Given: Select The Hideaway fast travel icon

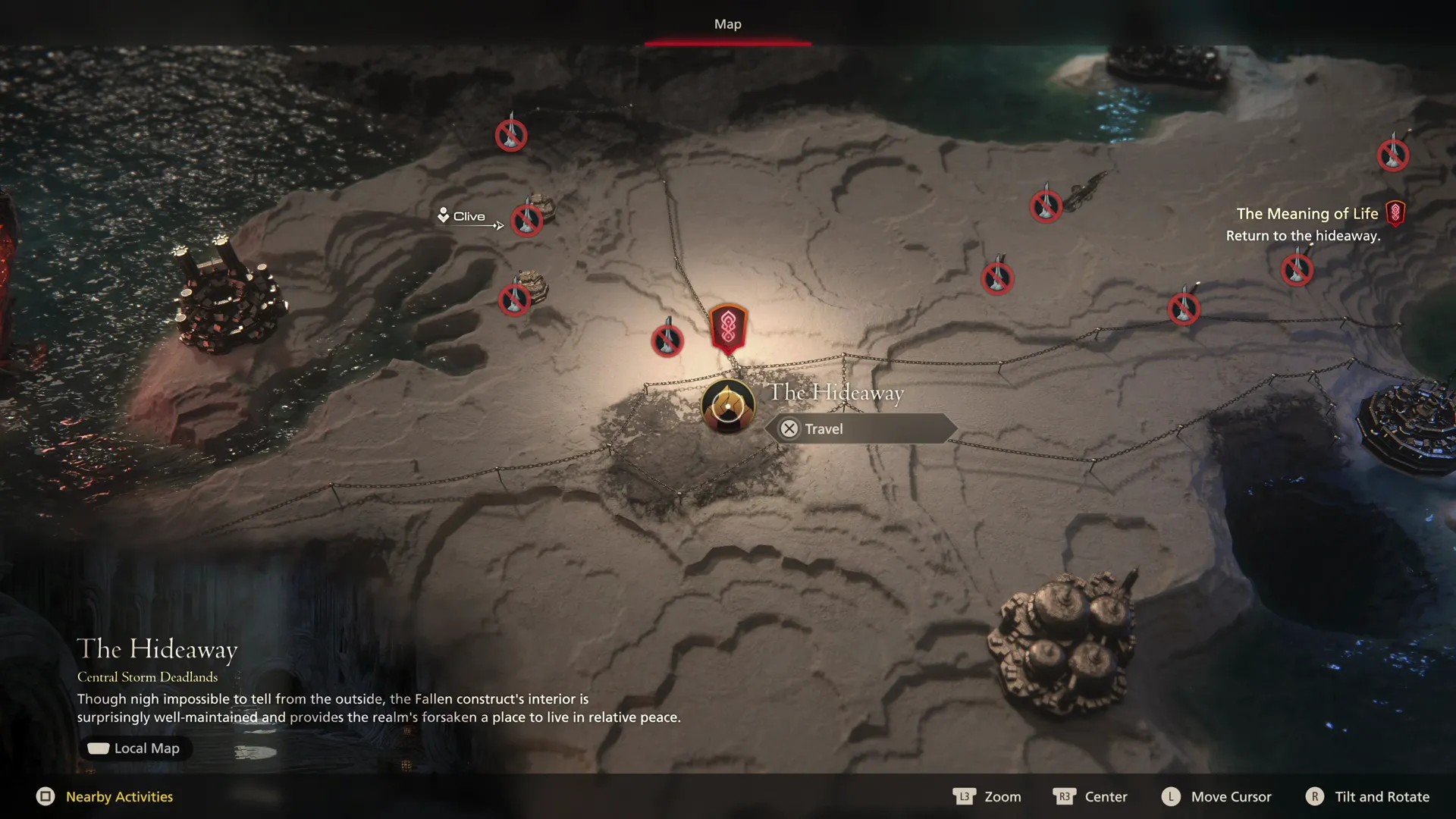Looking at the screenshot, I should (x=726, y=407).
